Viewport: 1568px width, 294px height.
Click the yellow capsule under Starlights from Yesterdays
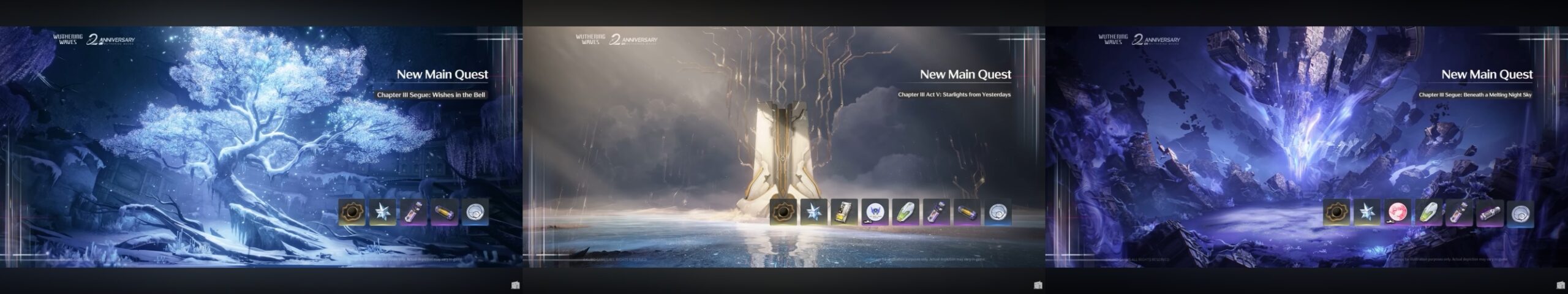967,212
